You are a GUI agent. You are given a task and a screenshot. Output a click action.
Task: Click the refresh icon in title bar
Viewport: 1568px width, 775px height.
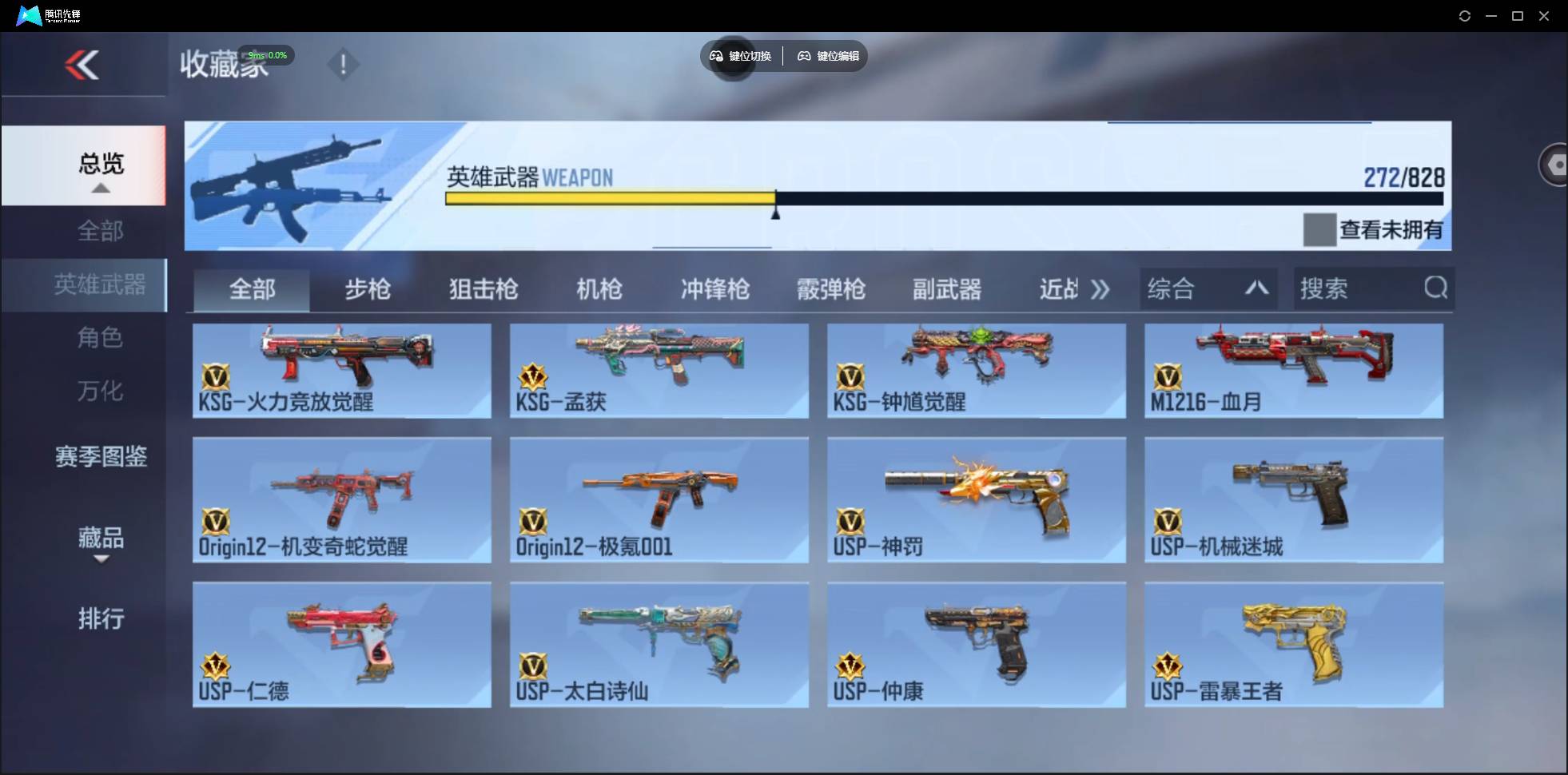1466,15
